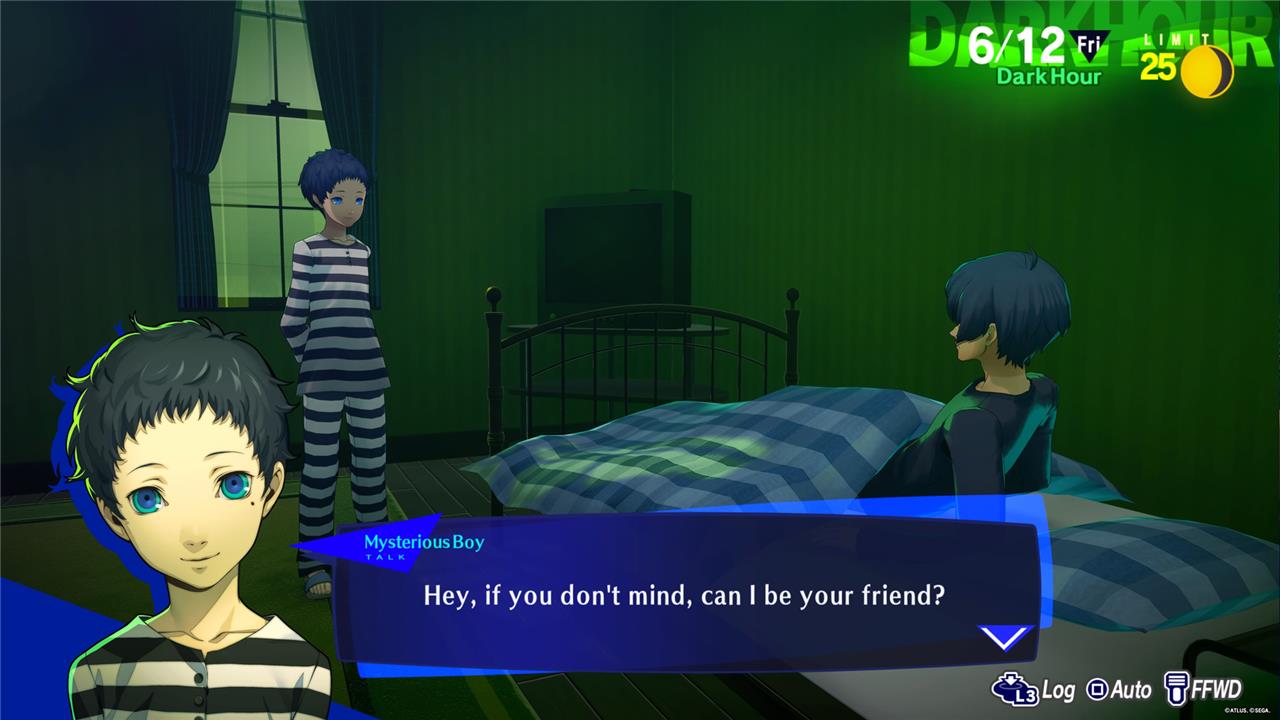Activate FFWD to fast-forward dialogue
The width and height of the screenshot is (1280, 720).
tap(1203, 689)
